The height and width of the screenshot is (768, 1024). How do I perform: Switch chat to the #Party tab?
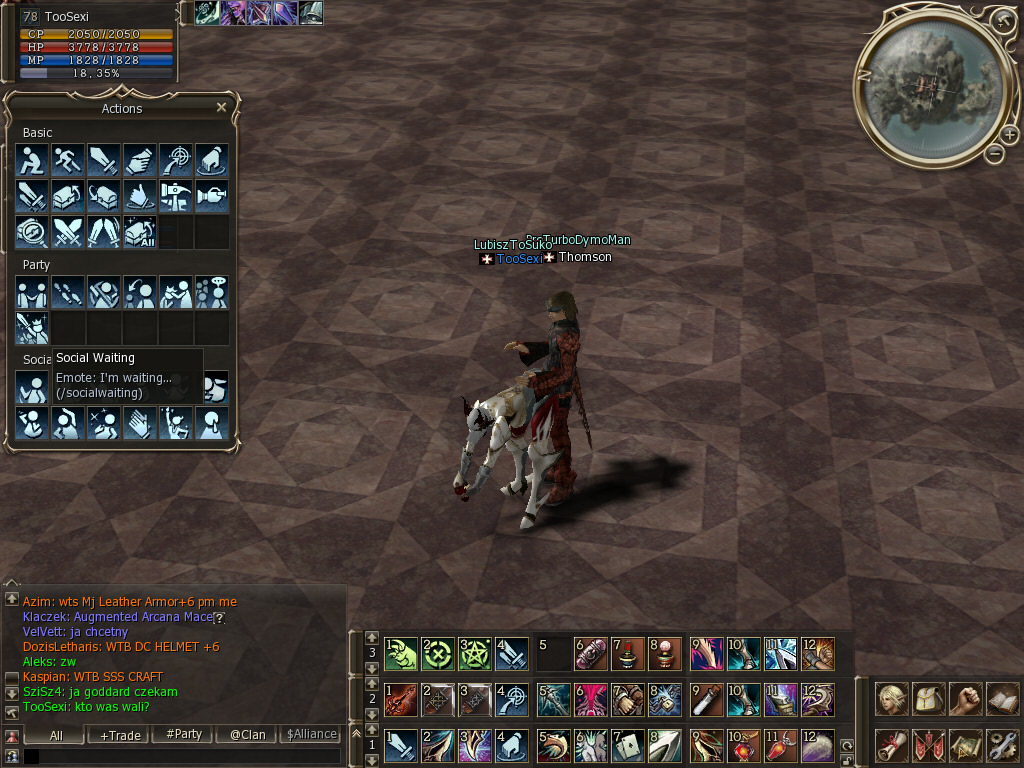(x=184, y=734)
